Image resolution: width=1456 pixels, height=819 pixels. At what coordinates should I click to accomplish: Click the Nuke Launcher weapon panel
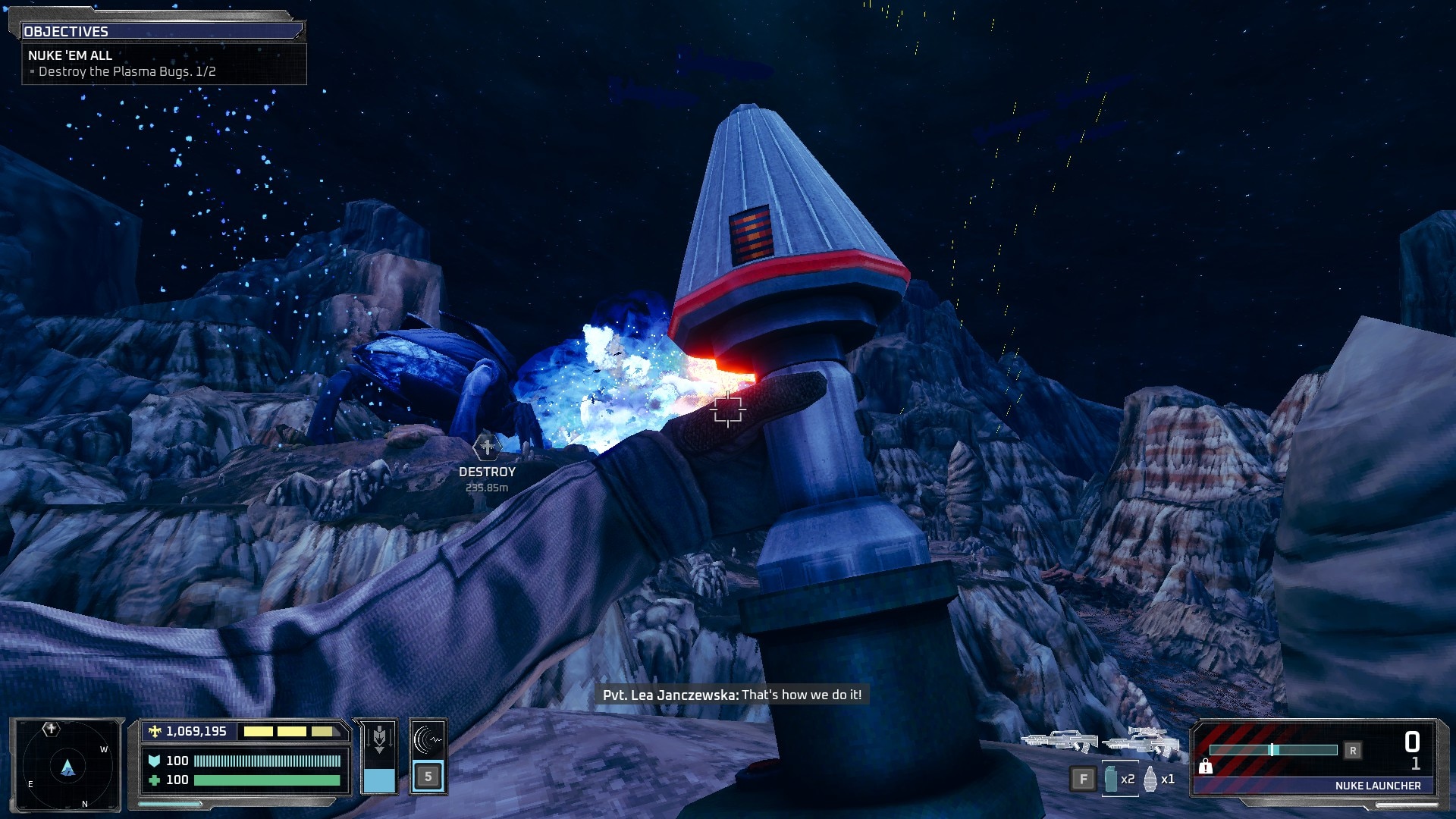point(1314,758)
